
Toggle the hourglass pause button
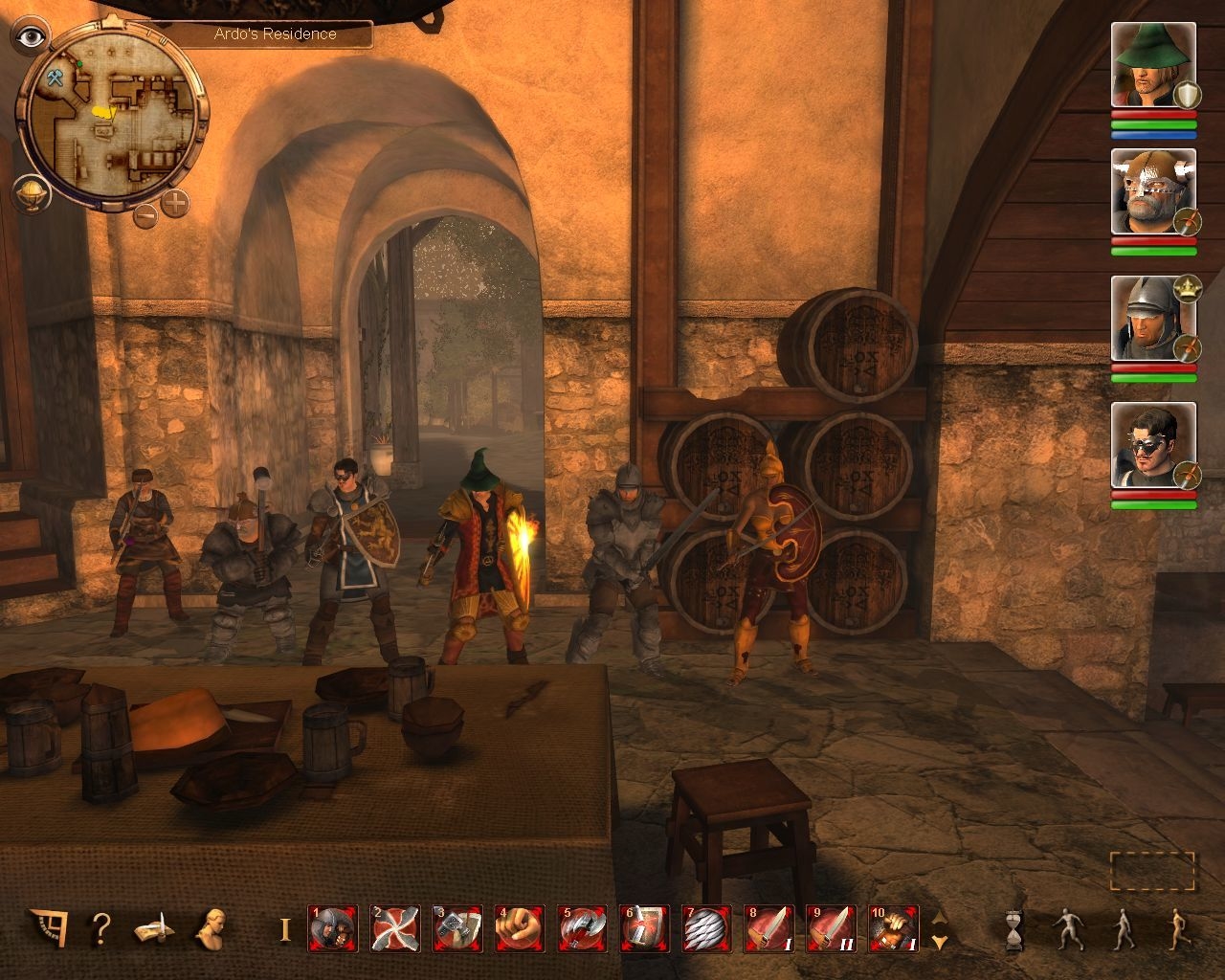pos(1013,928)
